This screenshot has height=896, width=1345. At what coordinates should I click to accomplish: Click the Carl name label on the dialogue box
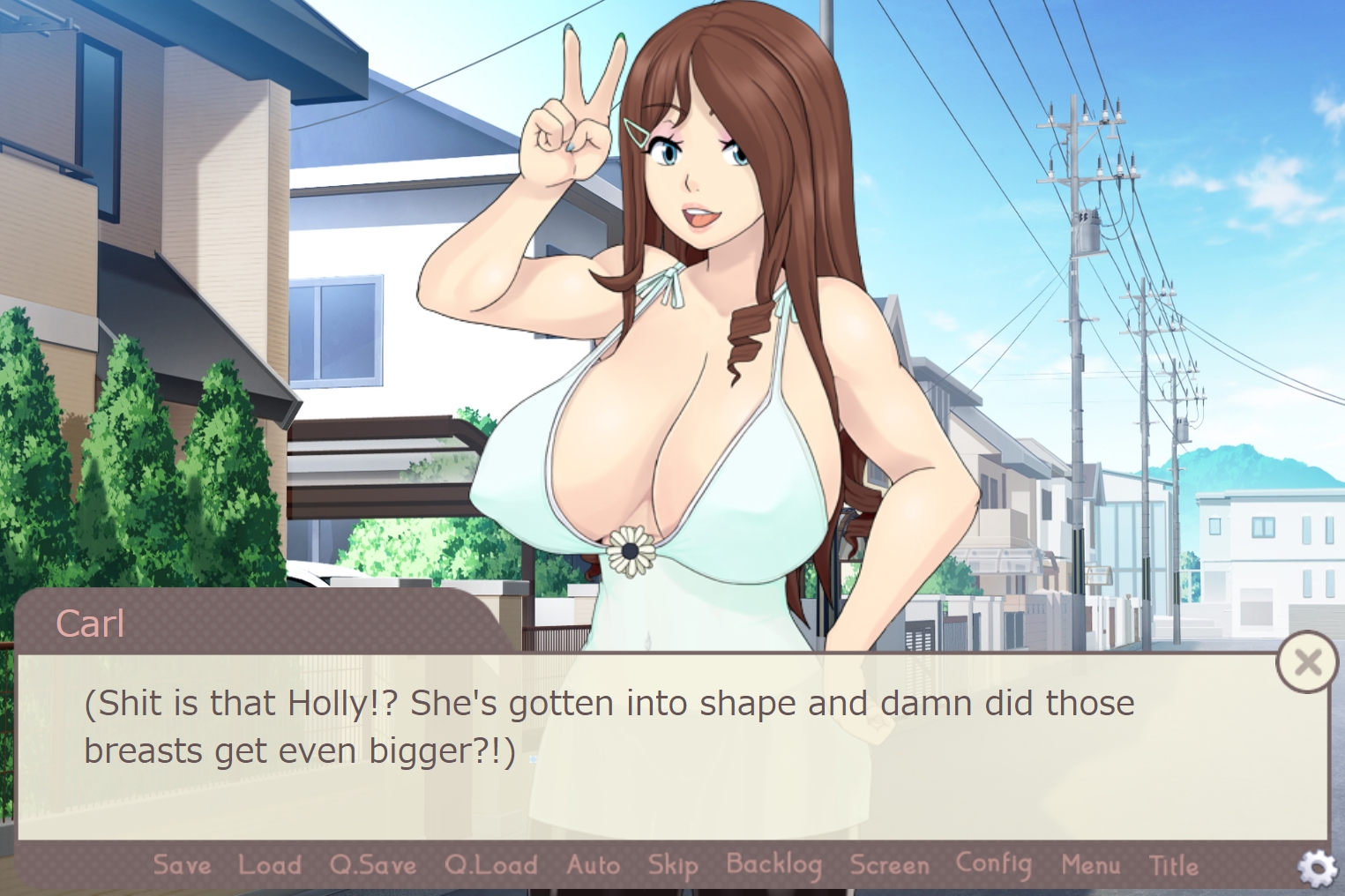coord(90,623)
